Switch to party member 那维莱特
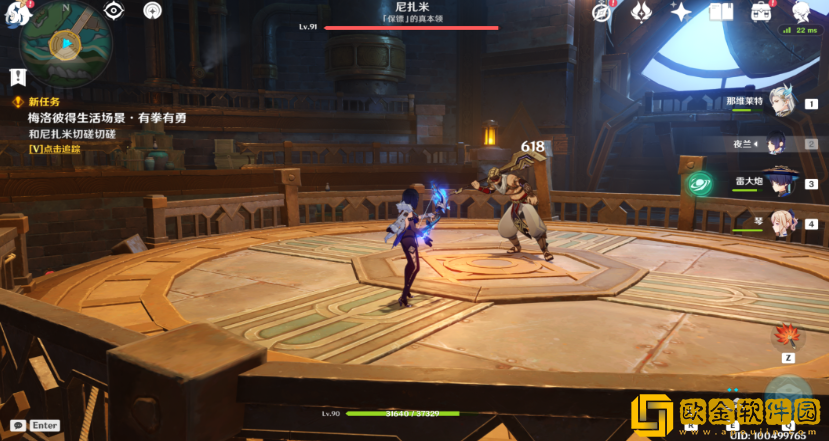Screen dimensions: 829x441 [x=781, y=102]
